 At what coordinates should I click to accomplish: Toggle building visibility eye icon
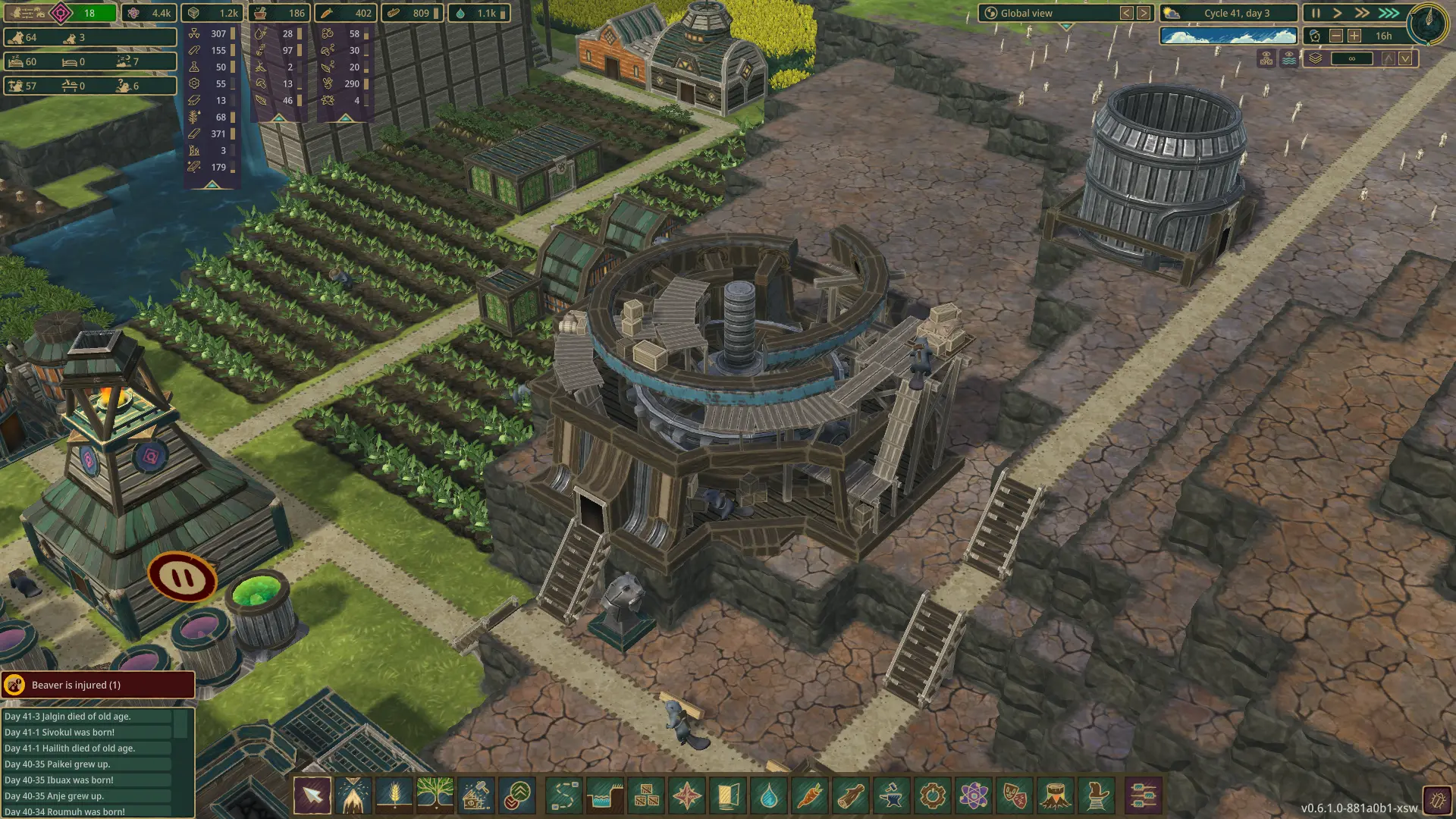pyautogui.click(x=1266, y=58)
